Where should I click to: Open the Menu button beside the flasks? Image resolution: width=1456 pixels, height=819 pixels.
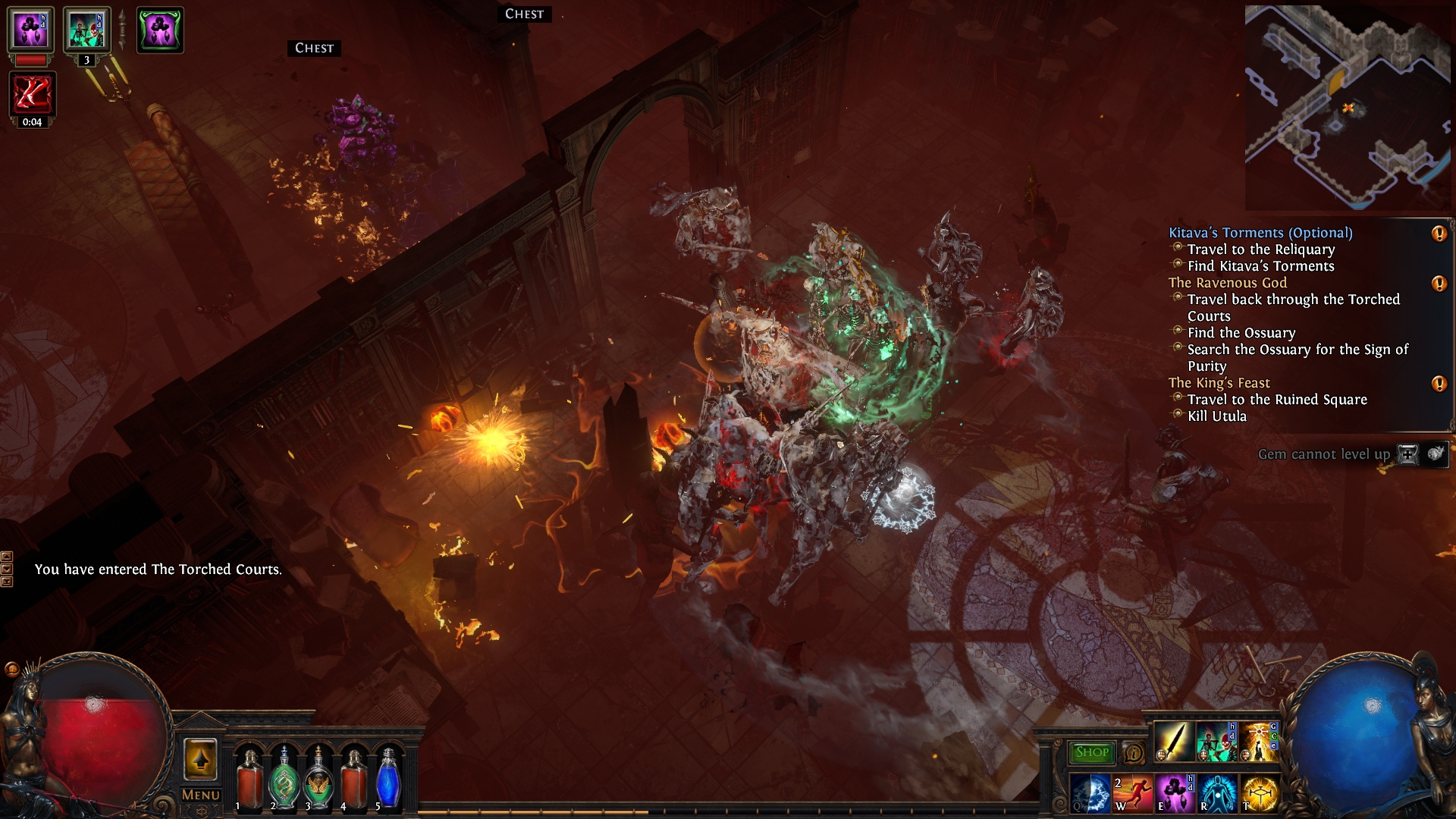201,795
